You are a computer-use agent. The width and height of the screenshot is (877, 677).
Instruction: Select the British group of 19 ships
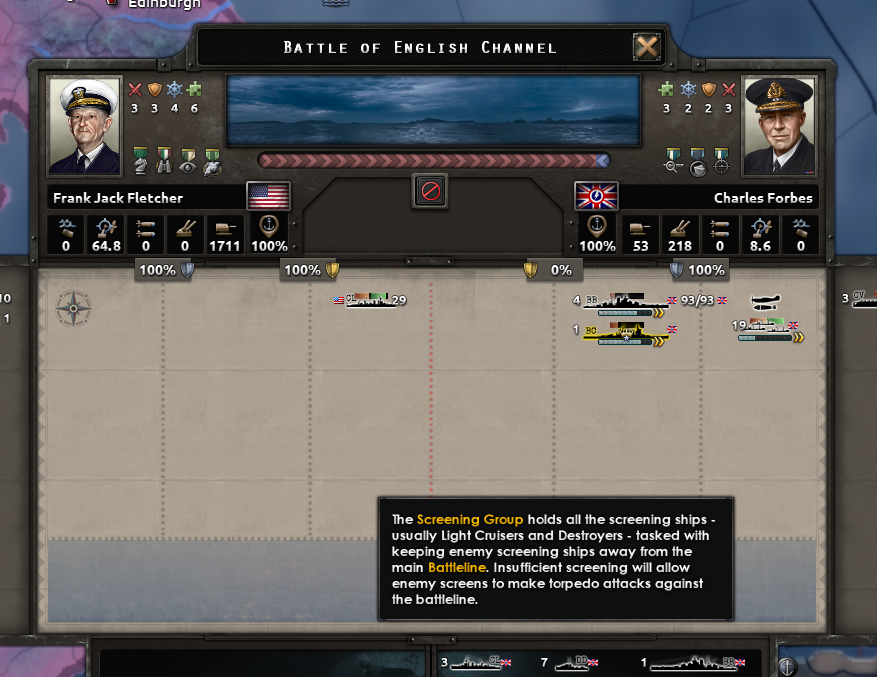tap(767, 326)
